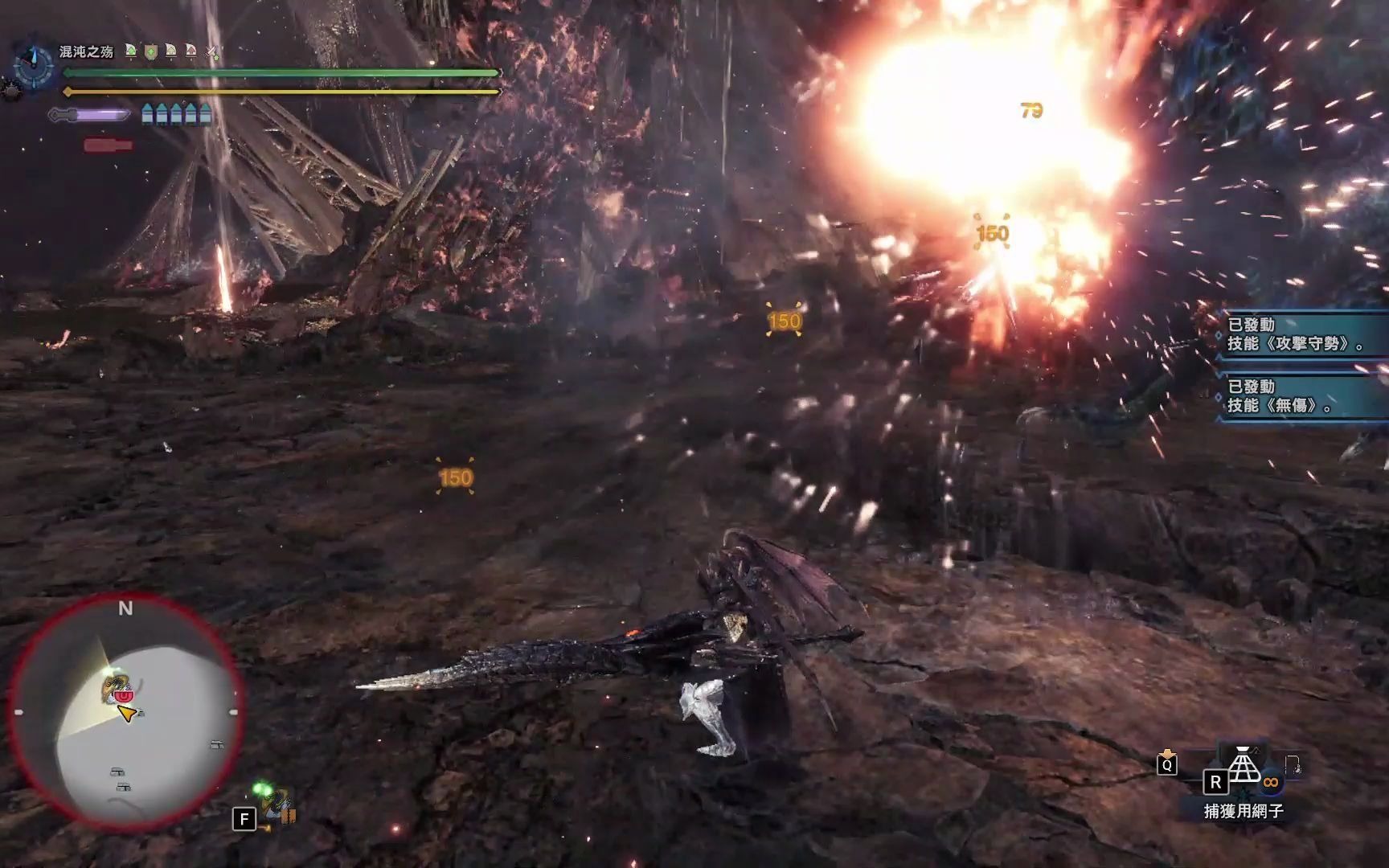Viewport: 1389px width, 868px height.
Task: Select the green shield defense-up buff icon
Action: [x=150, y=51]
